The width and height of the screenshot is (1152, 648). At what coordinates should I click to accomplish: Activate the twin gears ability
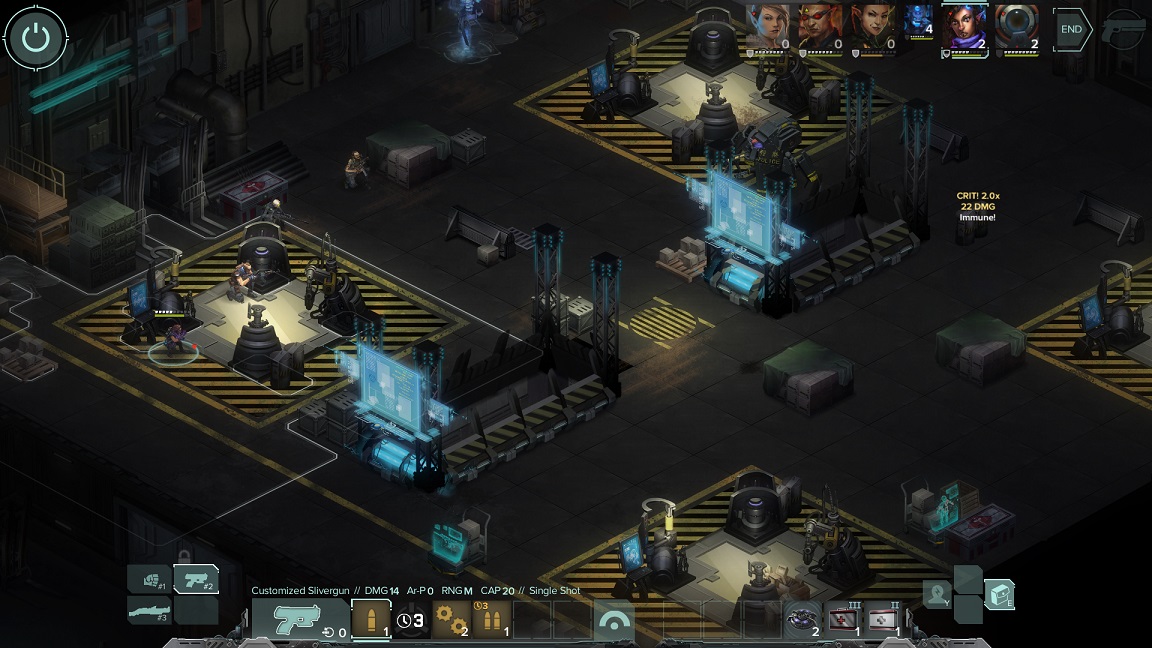pos(451,620)
